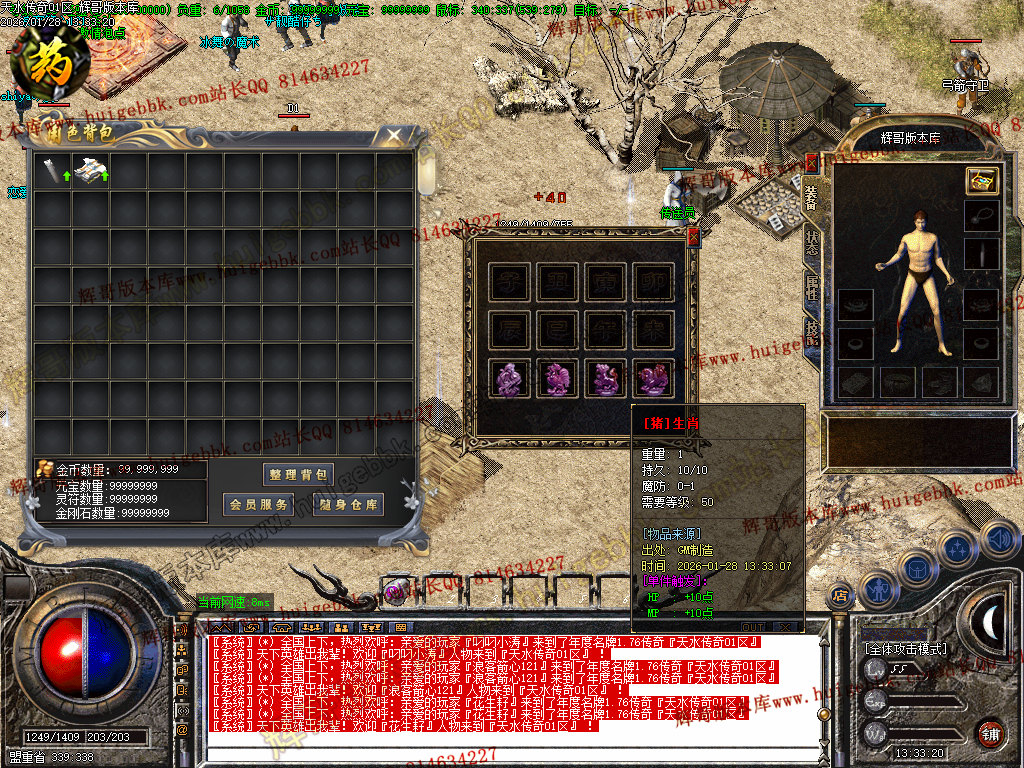This screenshot has height=768, width=1024.
Task: Open the 随身仓库 portable warehouse
Action: (x=348, y=505)
